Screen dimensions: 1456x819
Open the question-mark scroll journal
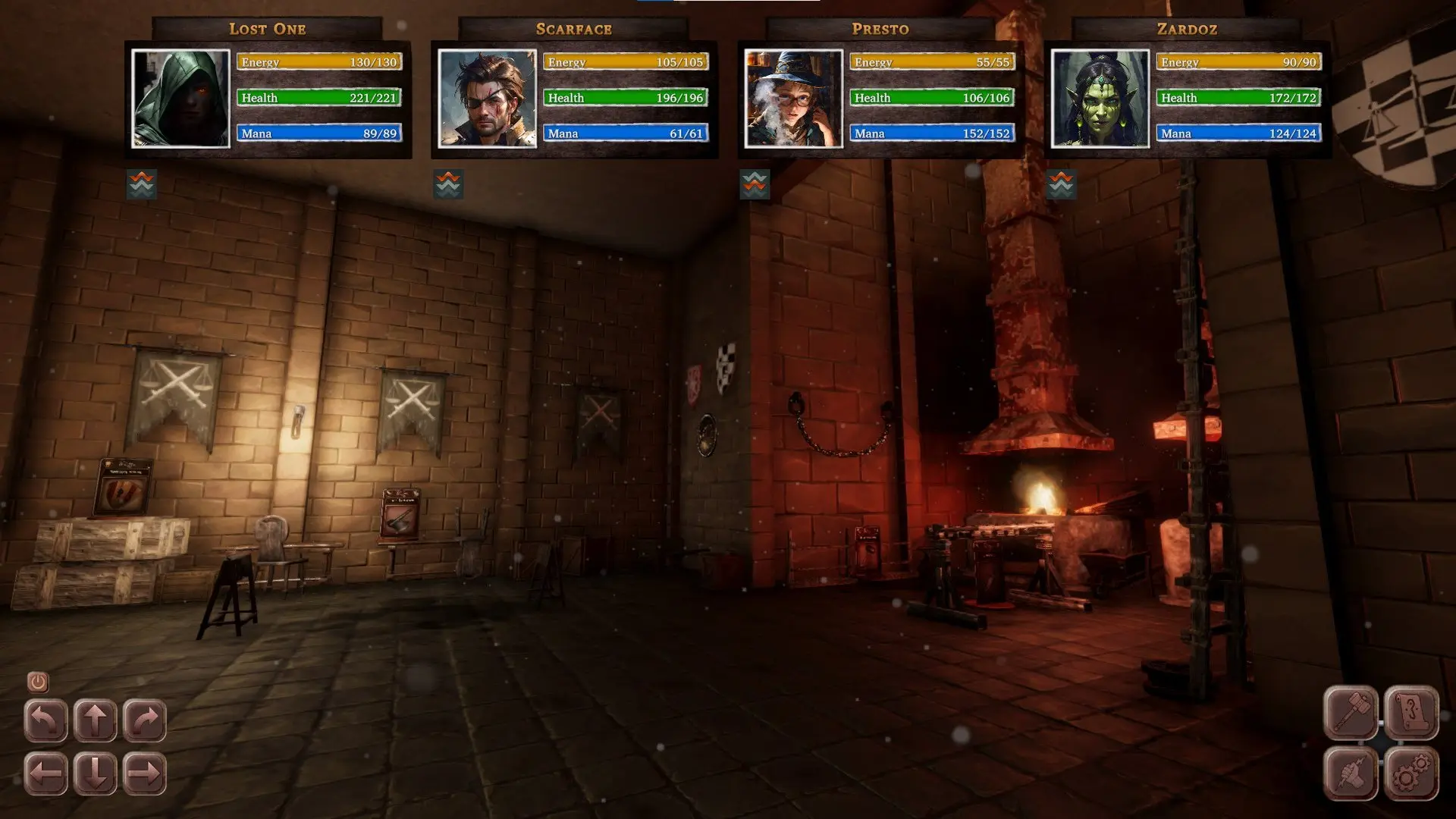1411,713
